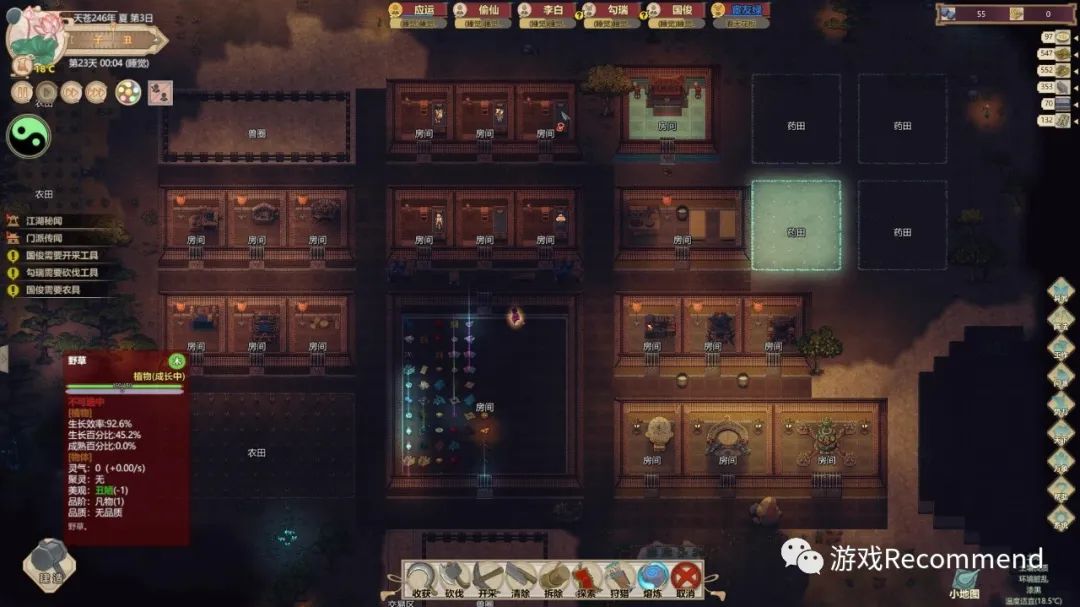This screenshot has height=607, width=1080.
Task: Choose the 狩猎 (hunt) command
Action: (x=619, y=579)
